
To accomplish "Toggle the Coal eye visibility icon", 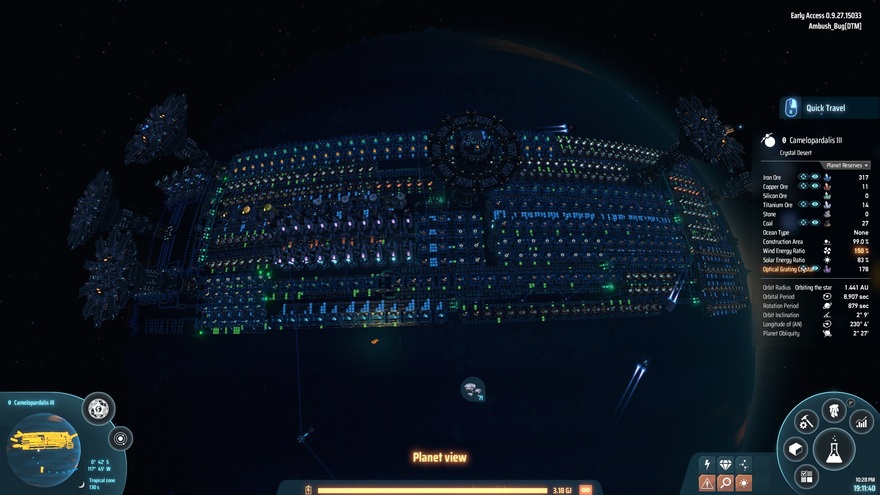I will point(815,222).
